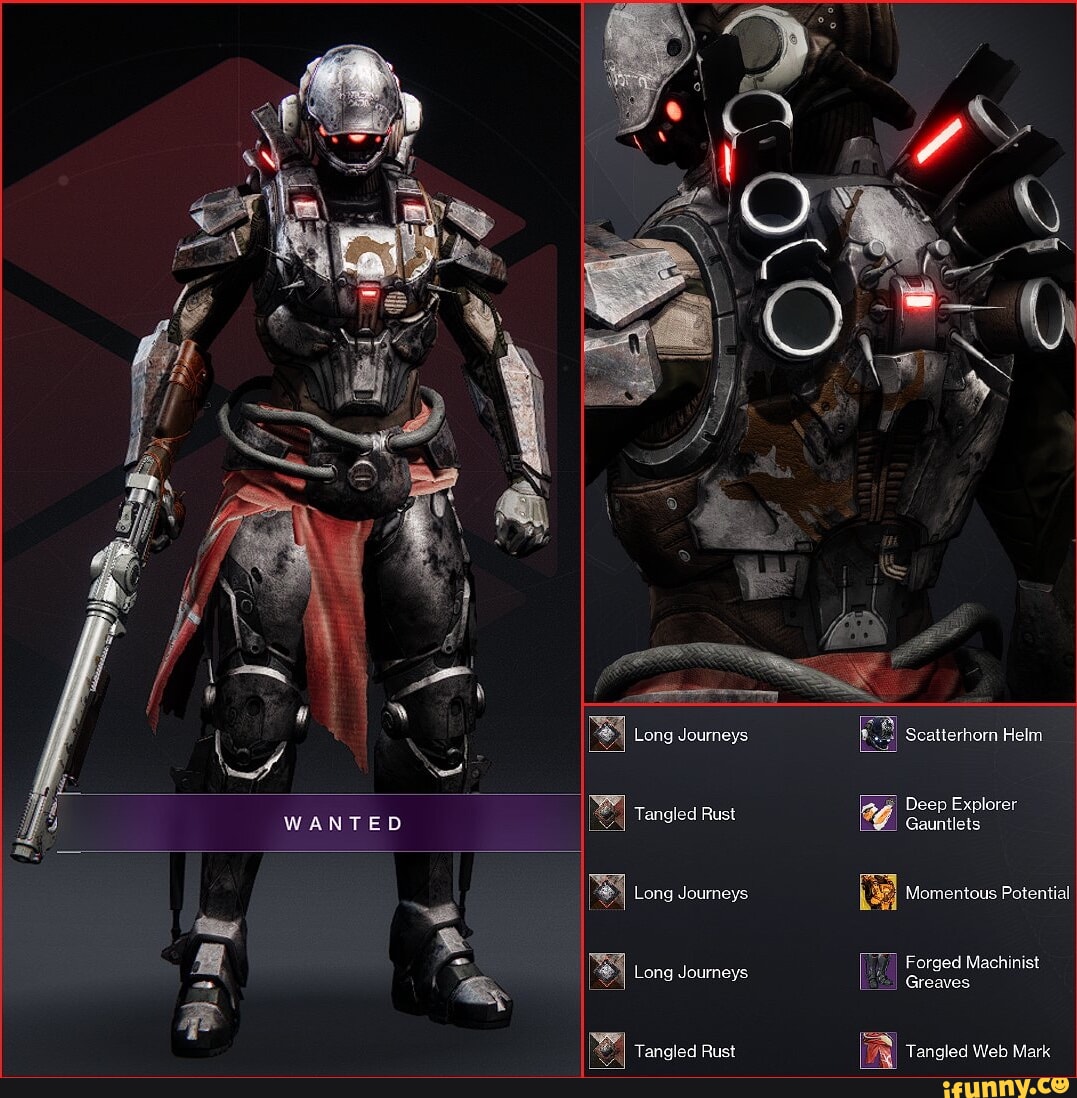Select Long Journeys shader beside Scatterhorn Helm

607,734
